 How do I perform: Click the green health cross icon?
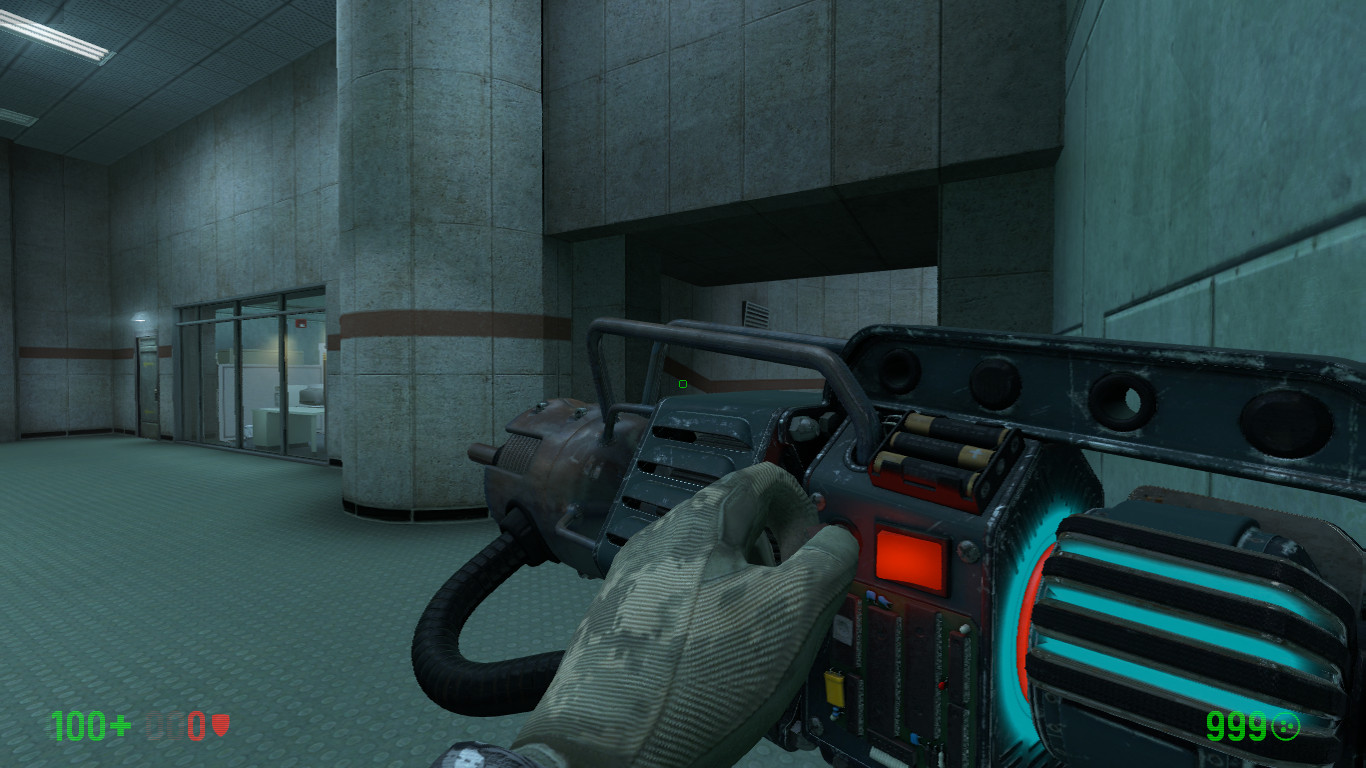click(x=119, y=724)
